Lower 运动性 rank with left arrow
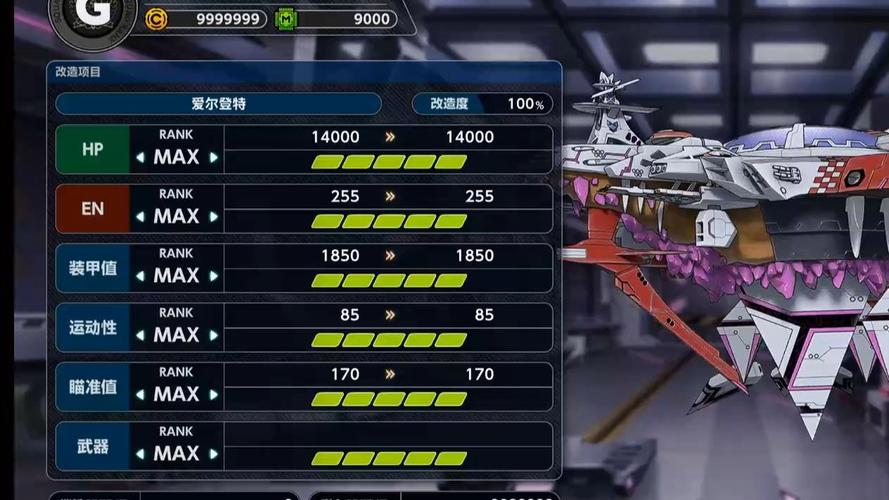This screenshot has width=889, height=500. pyautogui.click(x=140, y=336)
